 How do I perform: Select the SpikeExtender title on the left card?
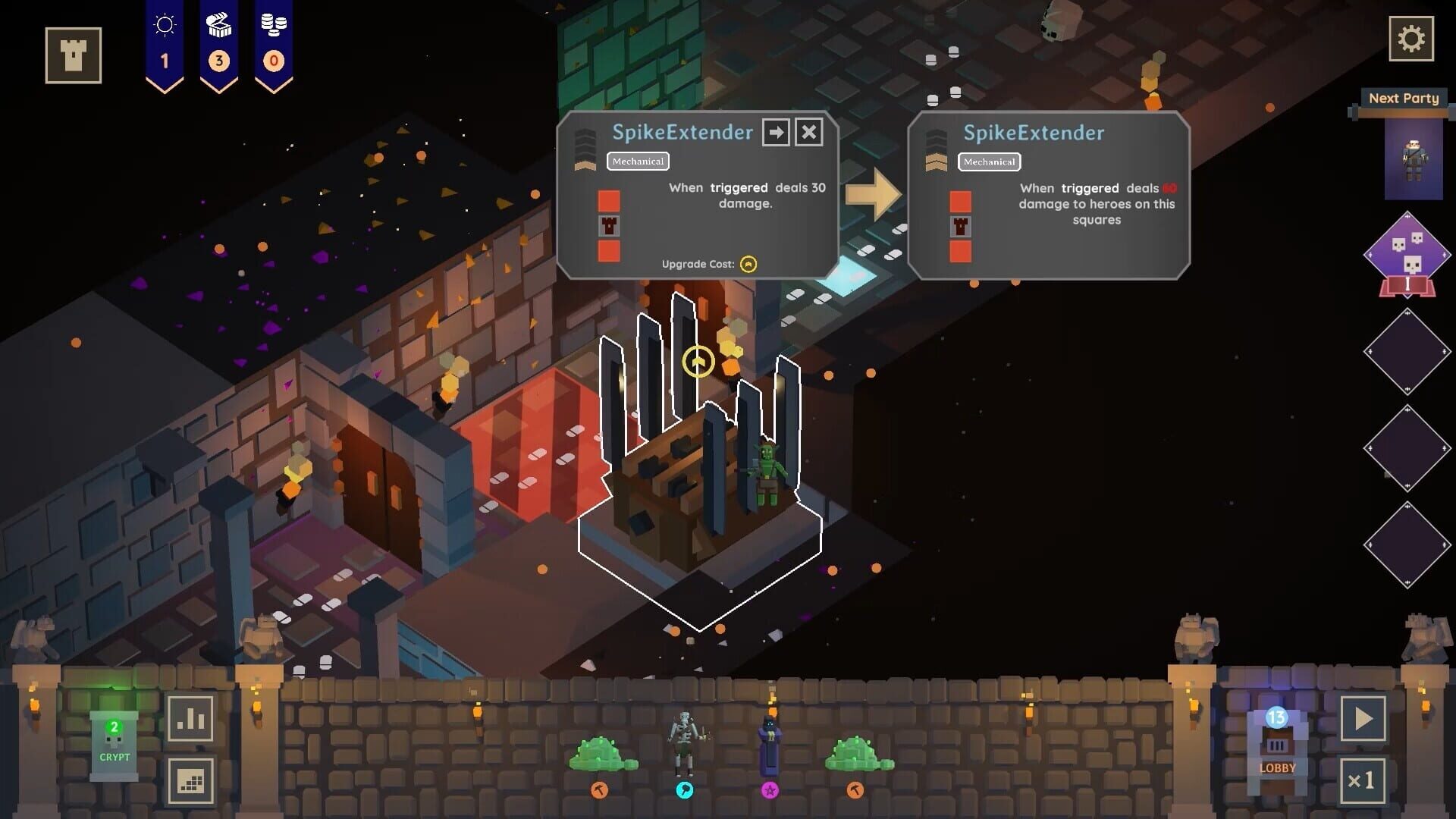[x=681, y=133]
